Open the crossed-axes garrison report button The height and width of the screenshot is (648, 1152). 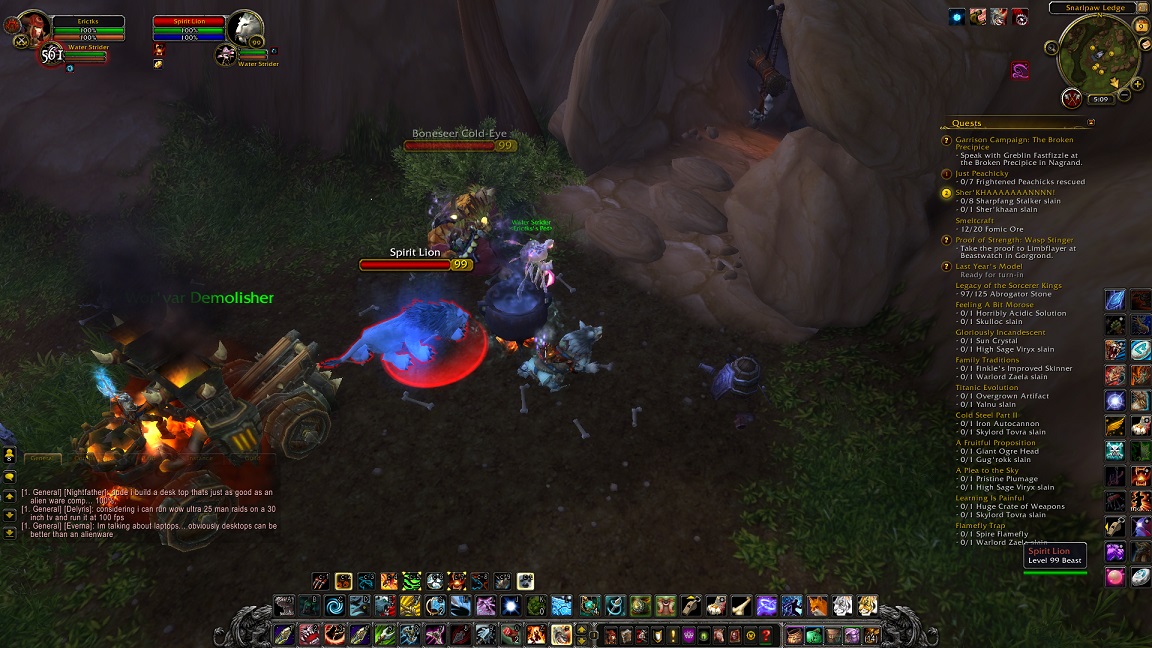pos(1072,98)
